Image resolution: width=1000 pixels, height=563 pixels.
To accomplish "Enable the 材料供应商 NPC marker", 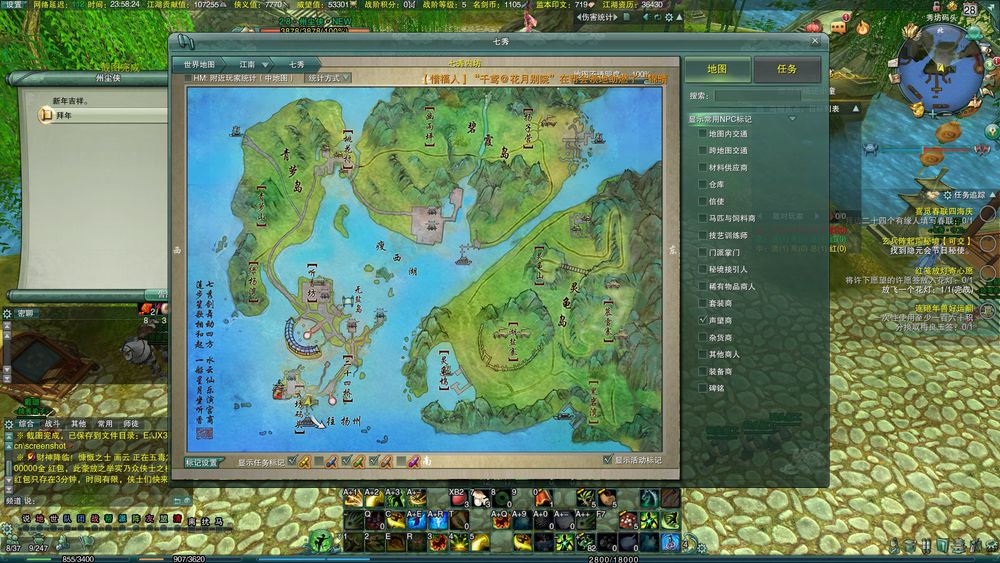I will [703, 168].
